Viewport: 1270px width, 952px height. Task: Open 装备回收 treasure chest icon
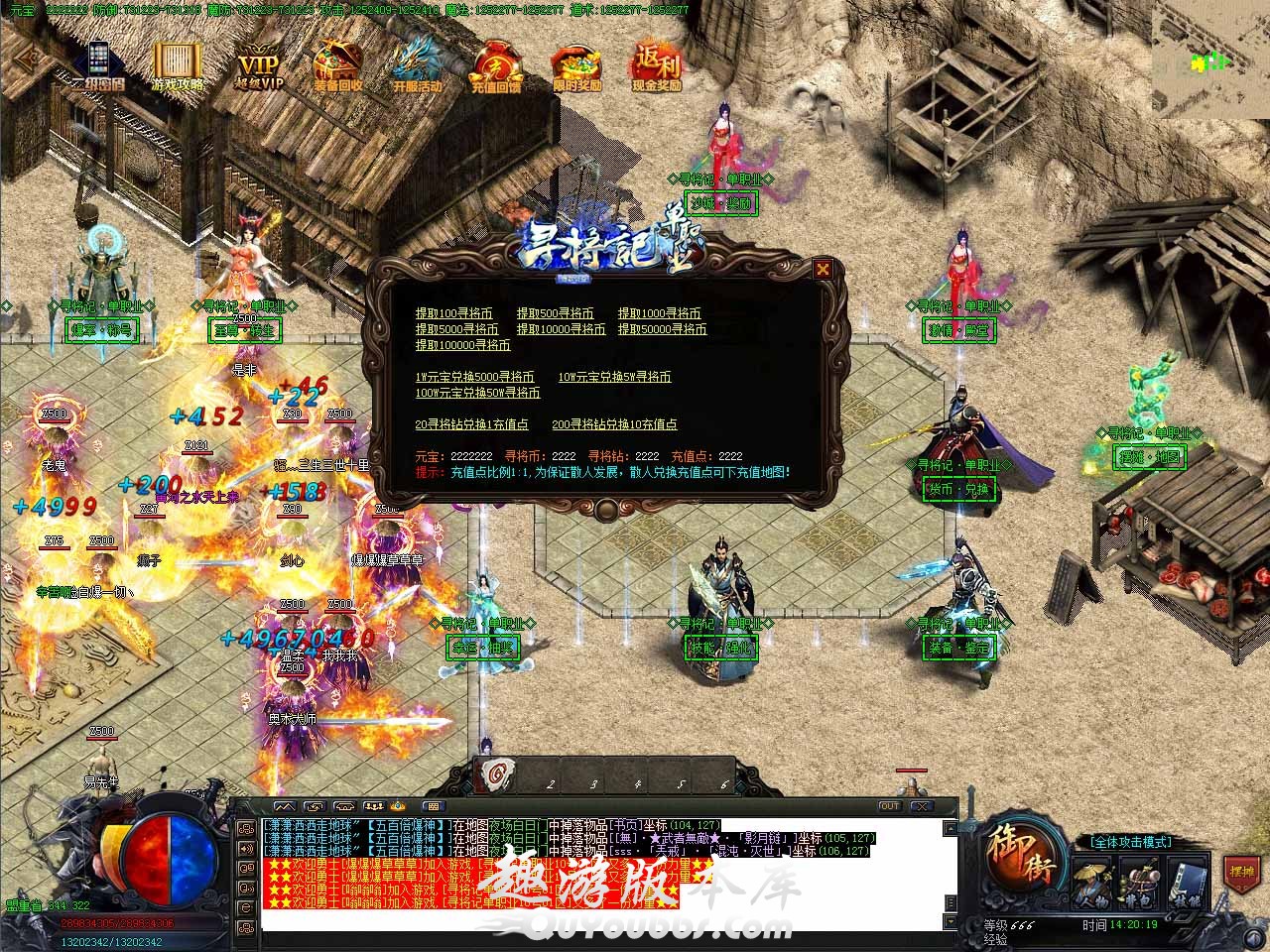pos(337,65)
